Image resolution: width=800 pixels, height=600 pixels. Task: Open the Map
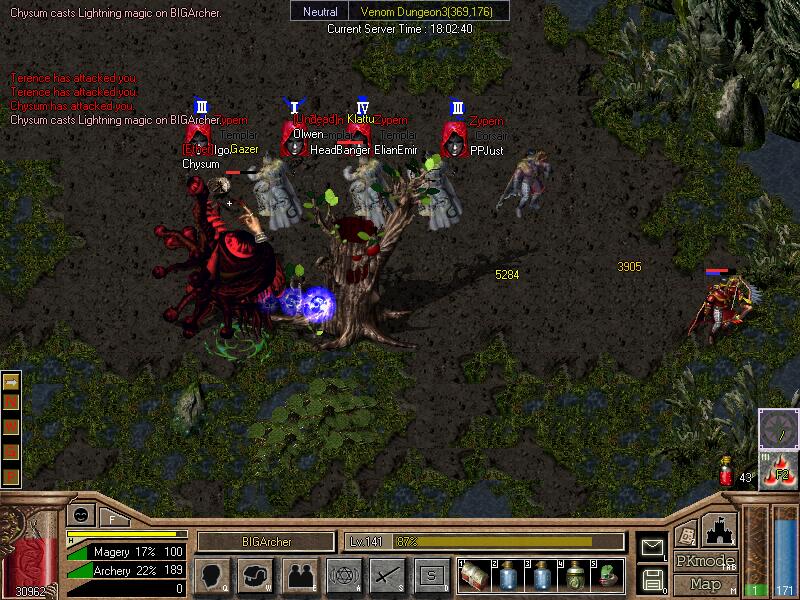tap(706, 584)
